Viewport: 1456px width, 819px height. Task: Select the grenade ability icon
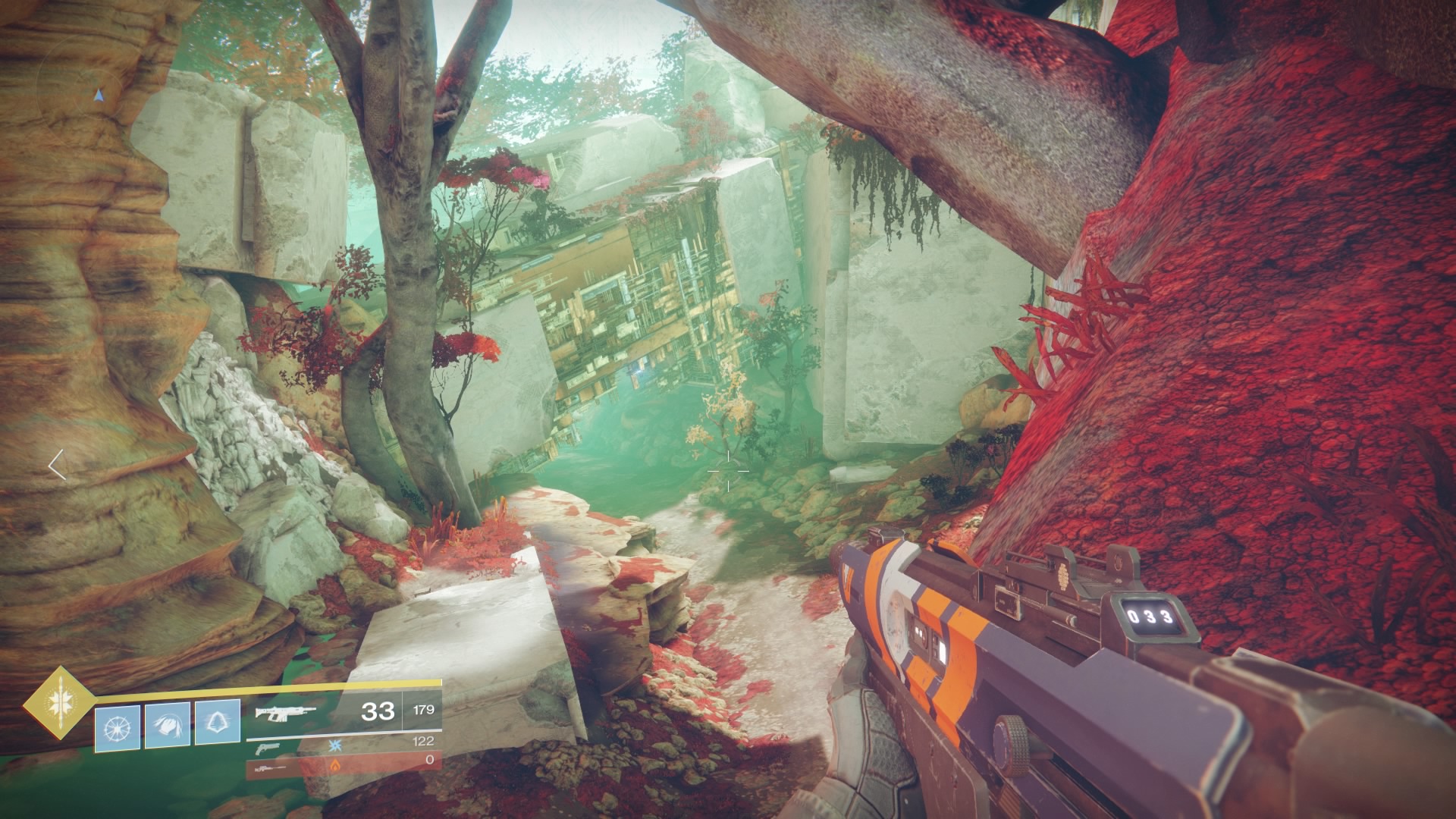[117, 726]
